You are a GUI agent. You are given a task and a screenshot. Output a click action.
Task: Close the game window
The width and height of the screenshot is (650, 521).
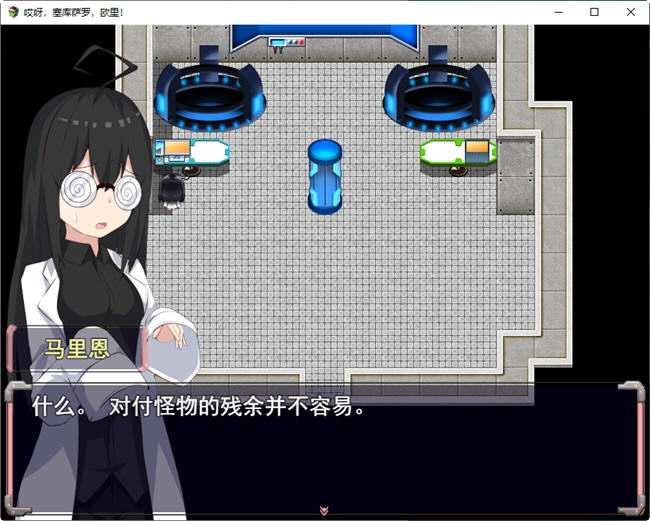pyautogui.click(x=627, y=12)
